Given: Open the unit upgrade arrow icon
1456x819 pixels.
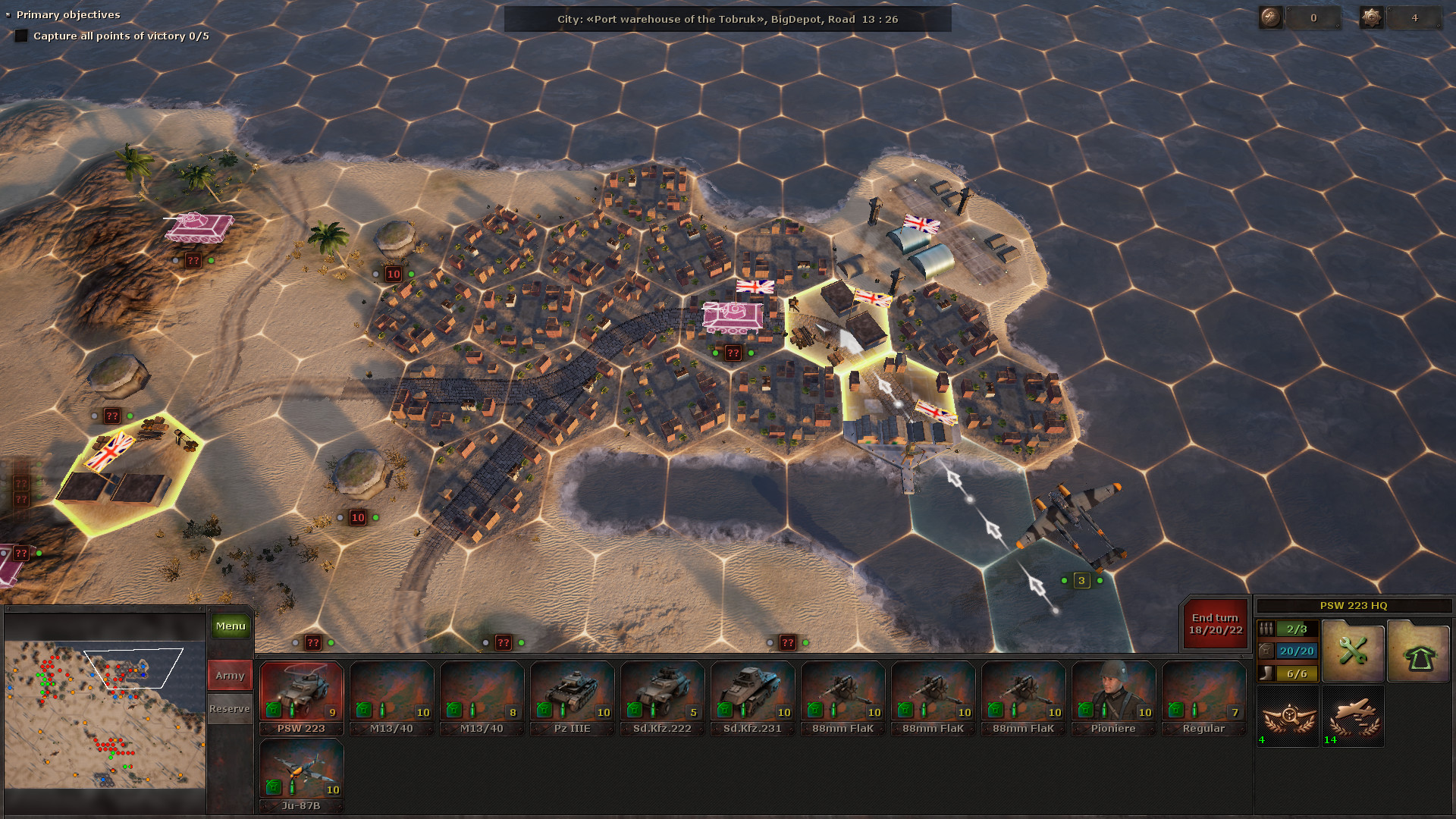Looking at the screenshot, I should [x=1419, y=651].
